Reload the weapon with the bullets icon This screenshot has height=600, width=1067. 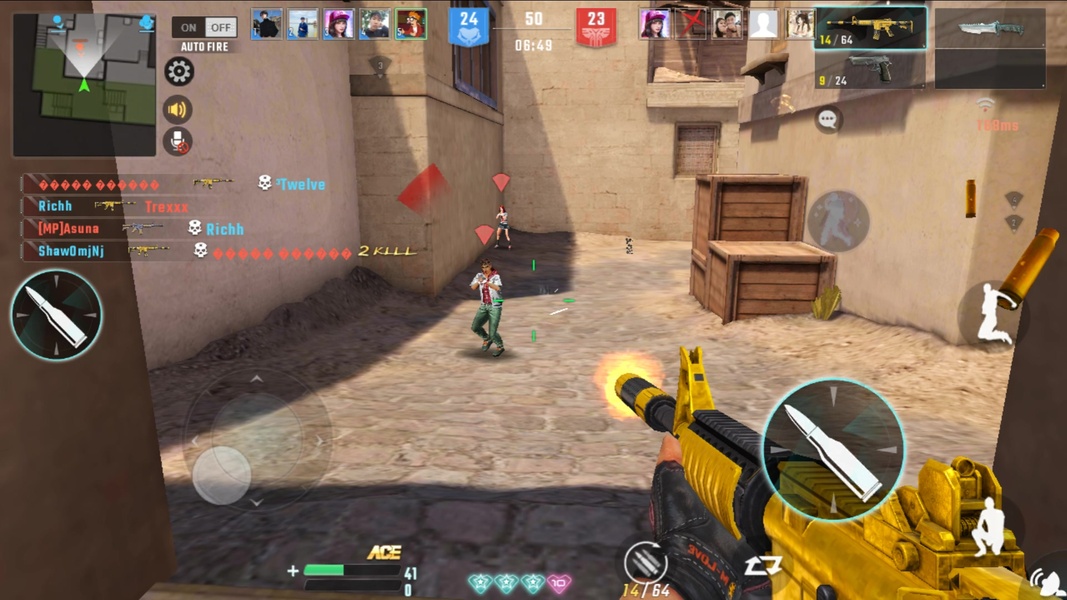tap(645, 562)
